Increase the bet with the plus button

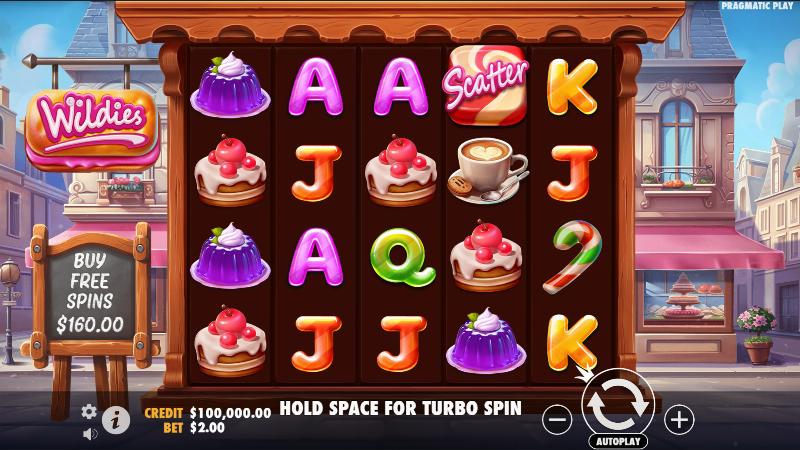[679, 419]
